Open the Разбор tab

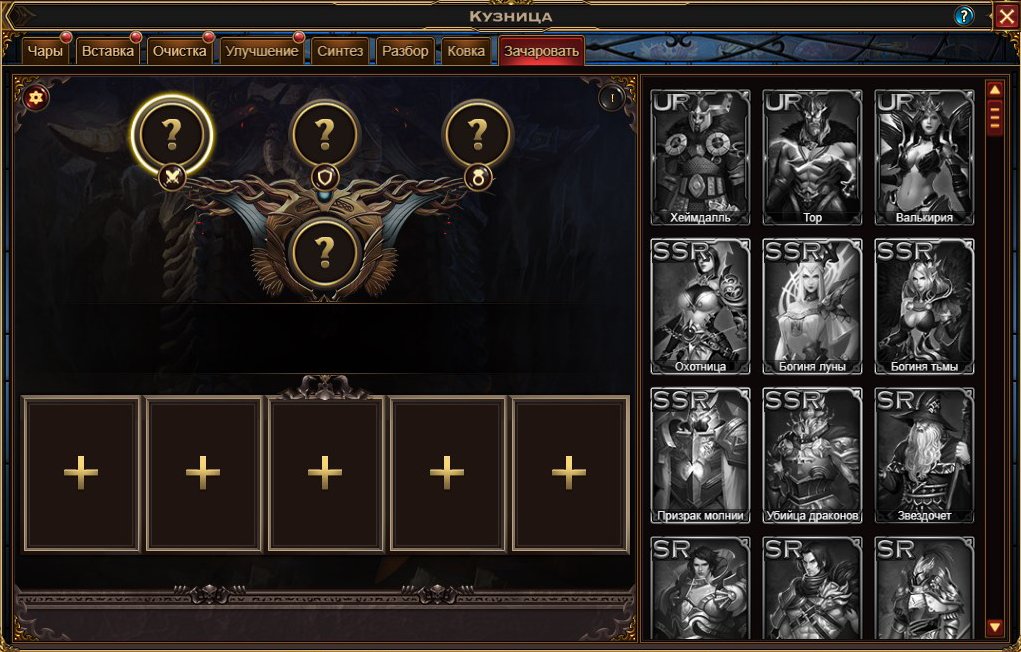pyautogui.click(x=405, y=52)
